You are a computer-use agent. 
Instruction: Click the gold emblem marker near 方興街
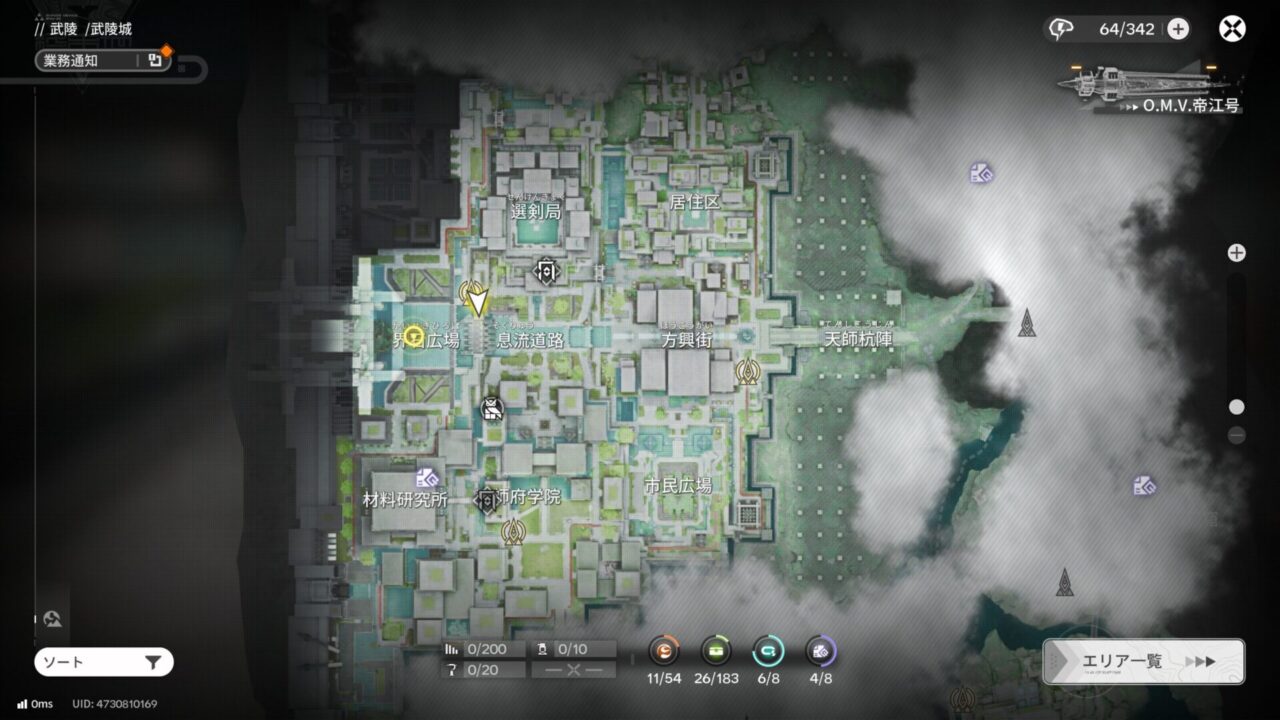pos(747,372)
